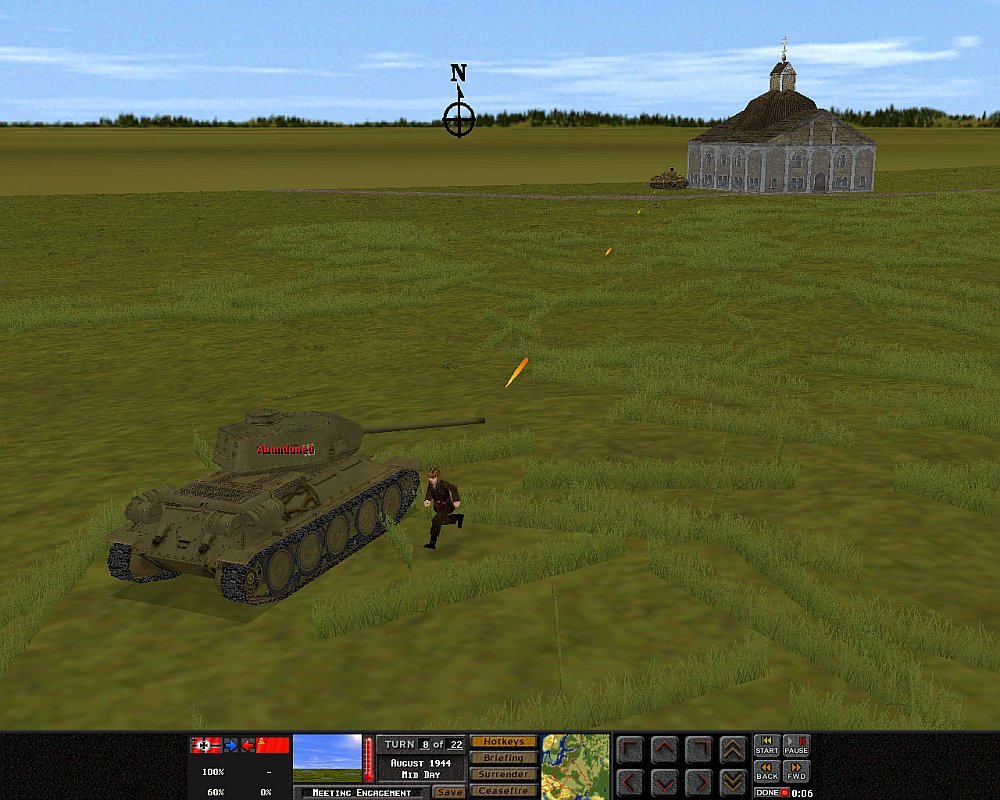
Task: Rotate camera using the top-left corner arrow
Action: tap(630, 749)
